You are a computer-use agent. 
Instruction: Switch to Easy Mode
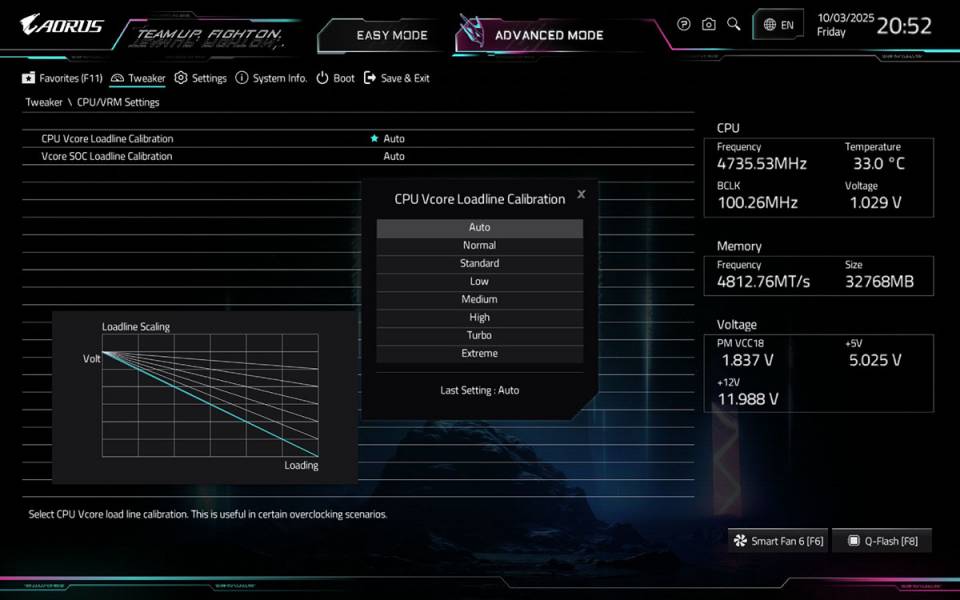click(391, 36)
